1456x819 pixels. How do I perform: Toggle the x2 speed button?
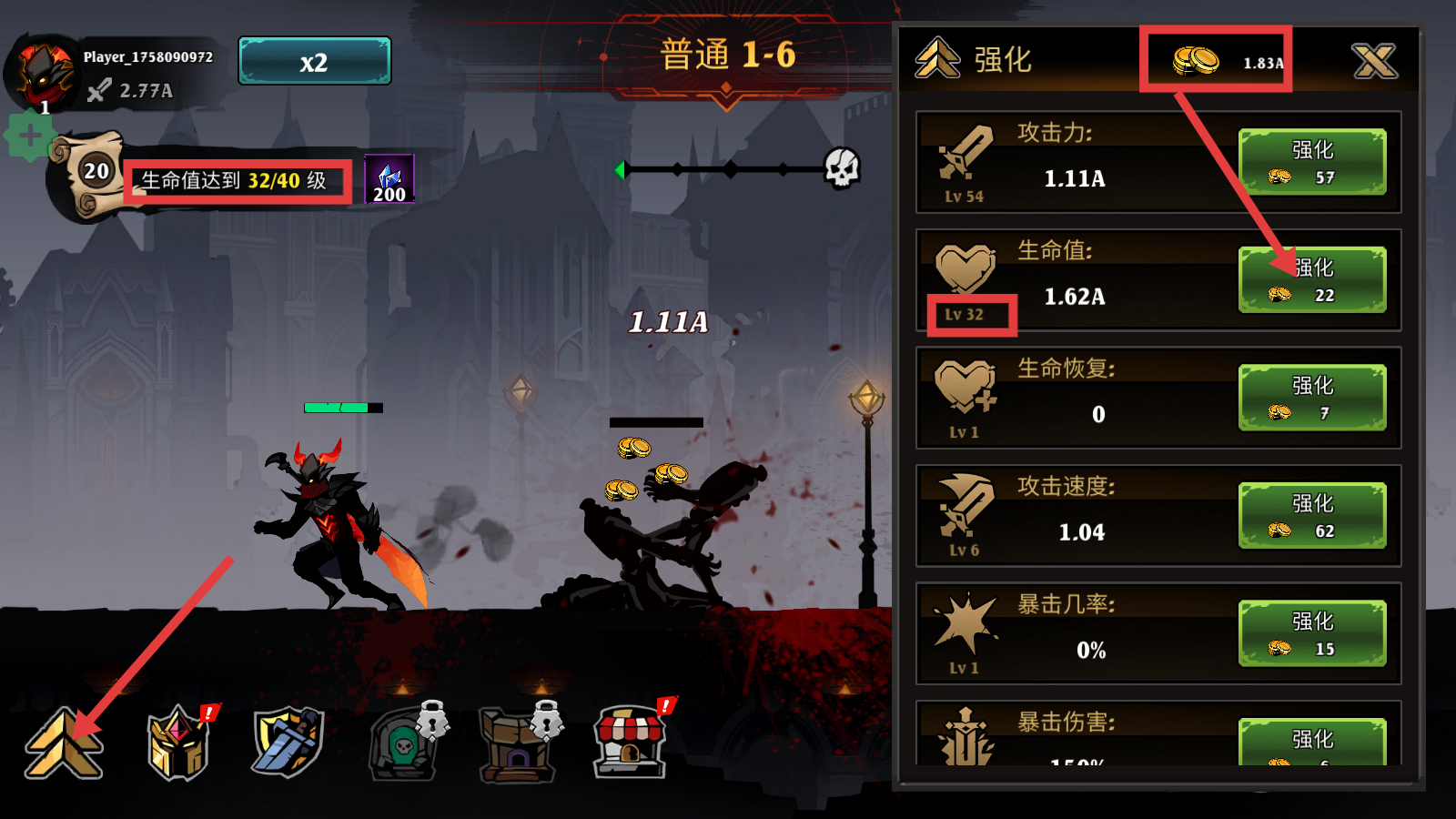tap(314, 62)
